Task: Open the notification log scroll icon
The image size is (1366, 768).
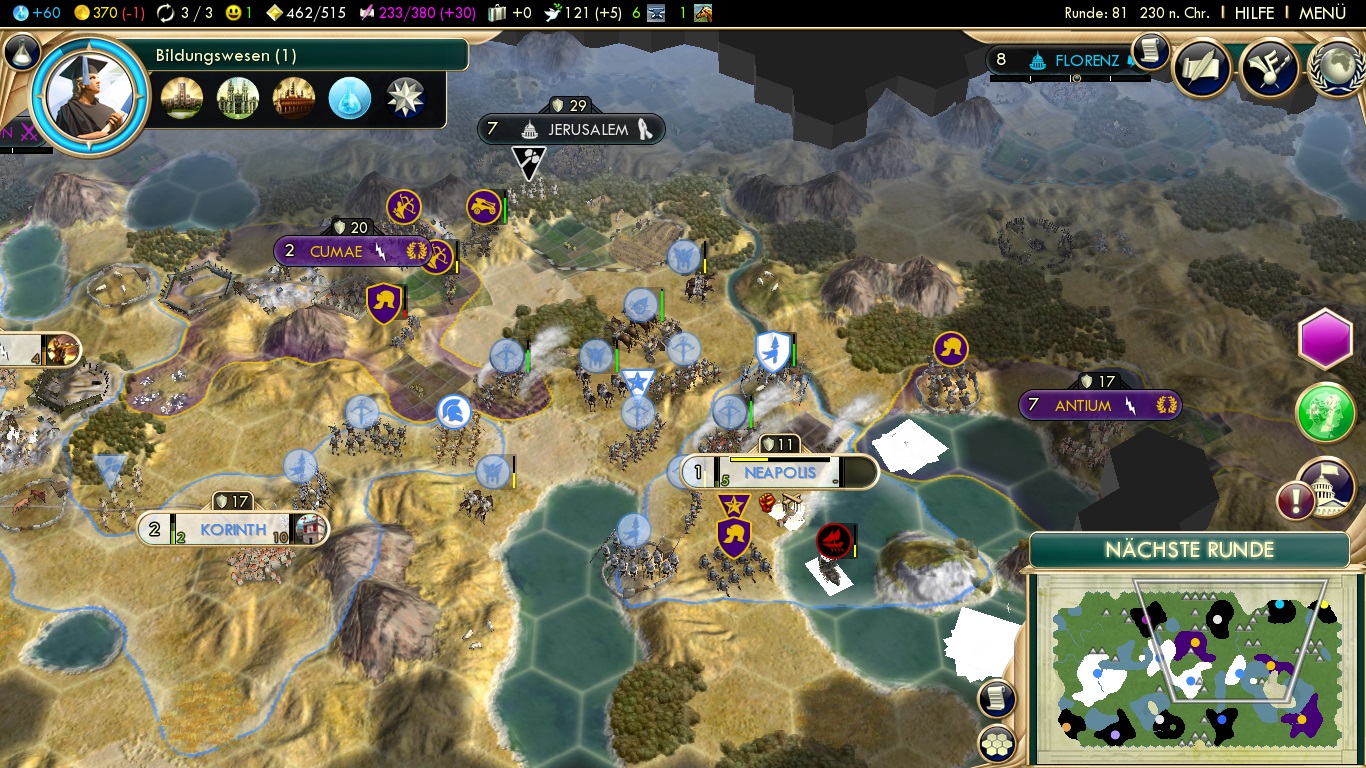Action: (x=1150, y=51)
